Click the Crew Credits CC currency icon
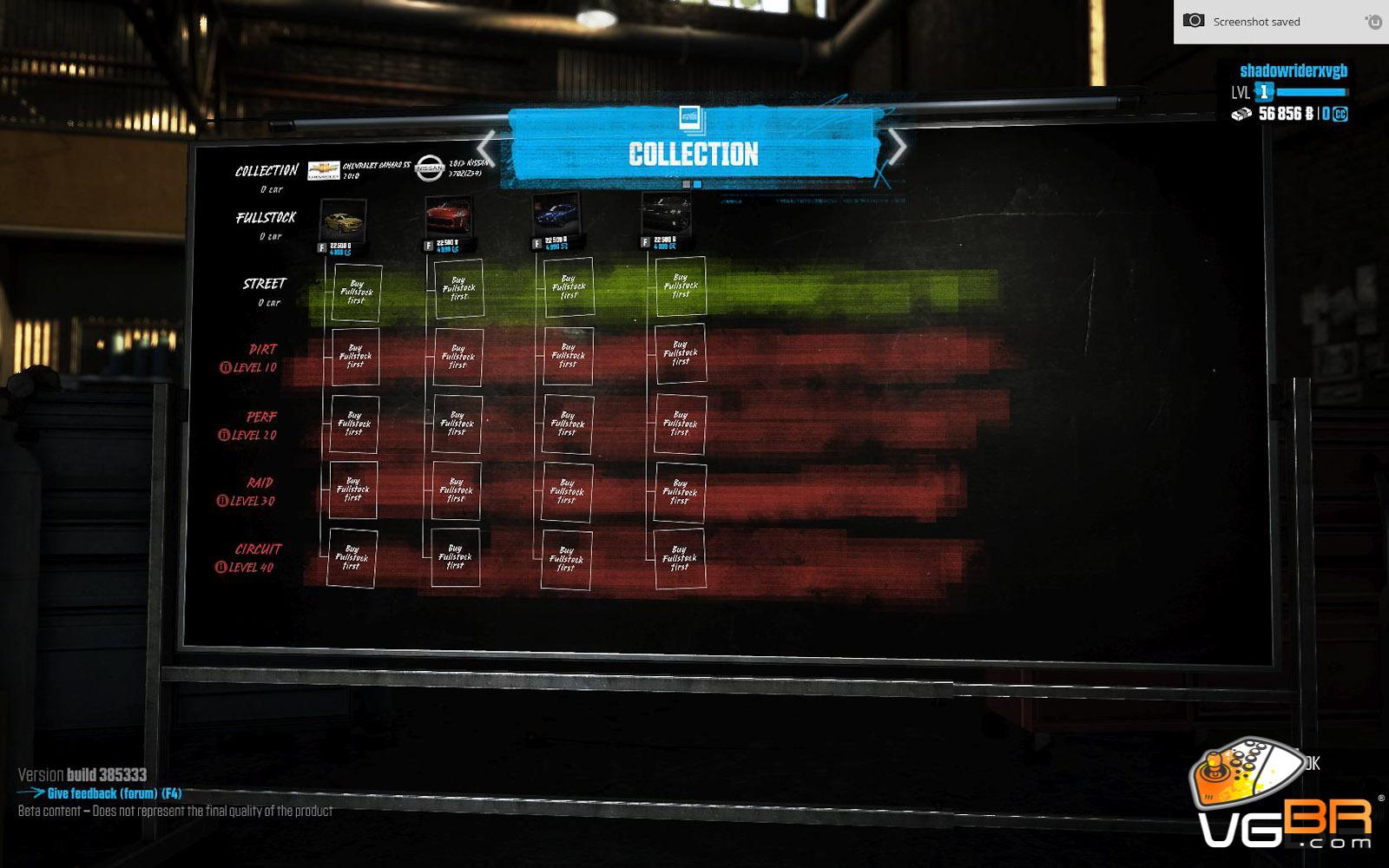 click(x=1340, y=114)
